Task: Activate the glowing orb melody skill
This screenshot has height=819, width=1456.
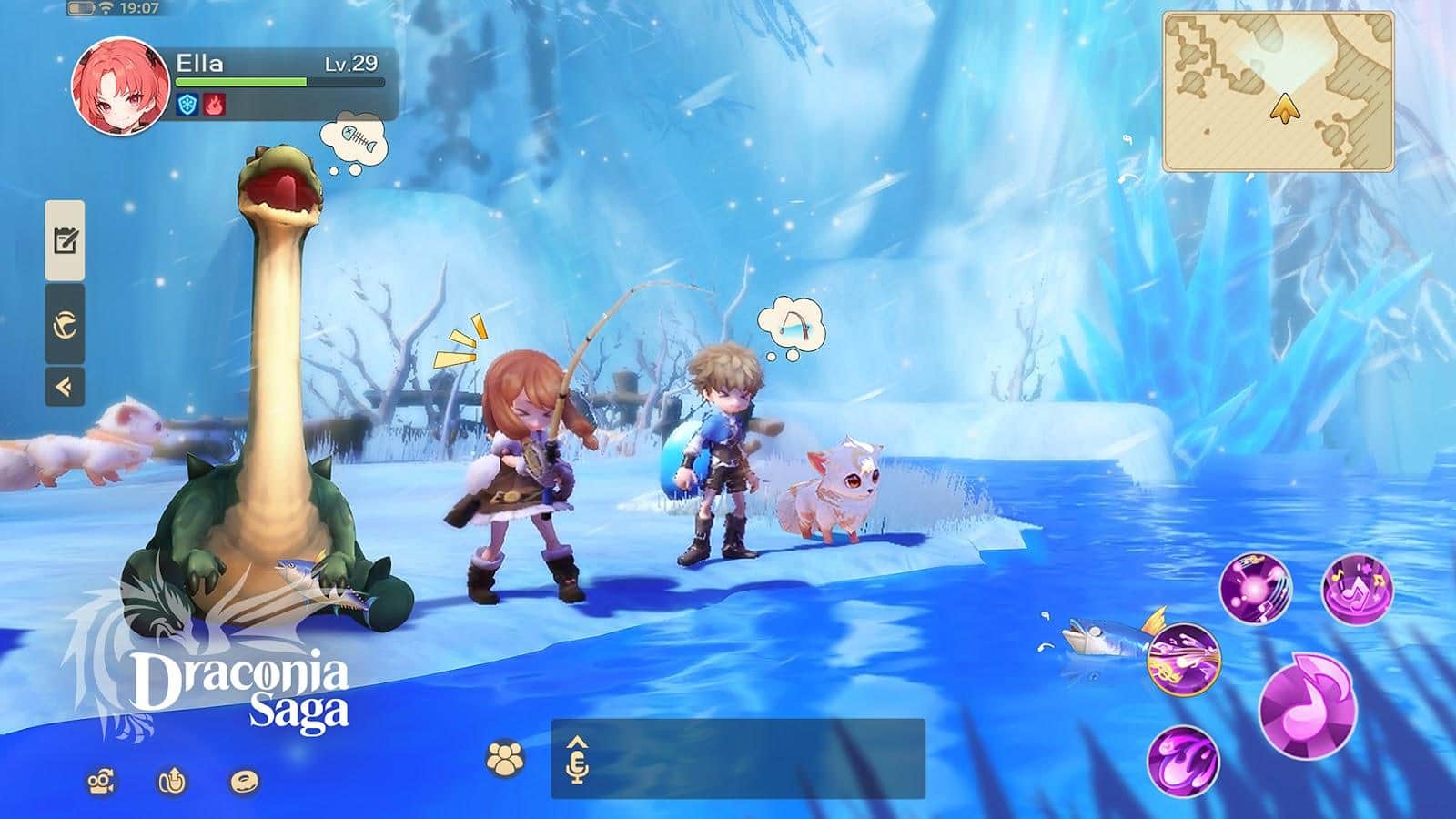Action: coord(1255,588)
